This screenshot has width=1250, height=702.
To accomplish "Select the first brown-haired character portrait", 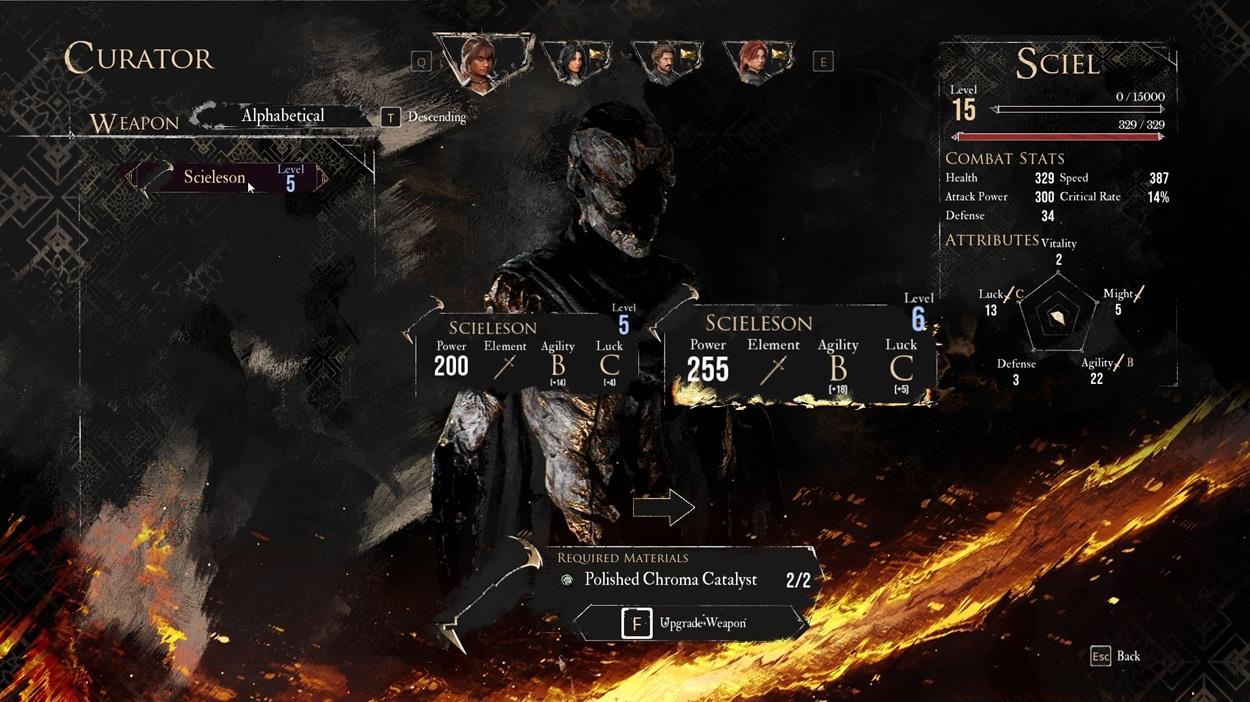I will [484, 61].
